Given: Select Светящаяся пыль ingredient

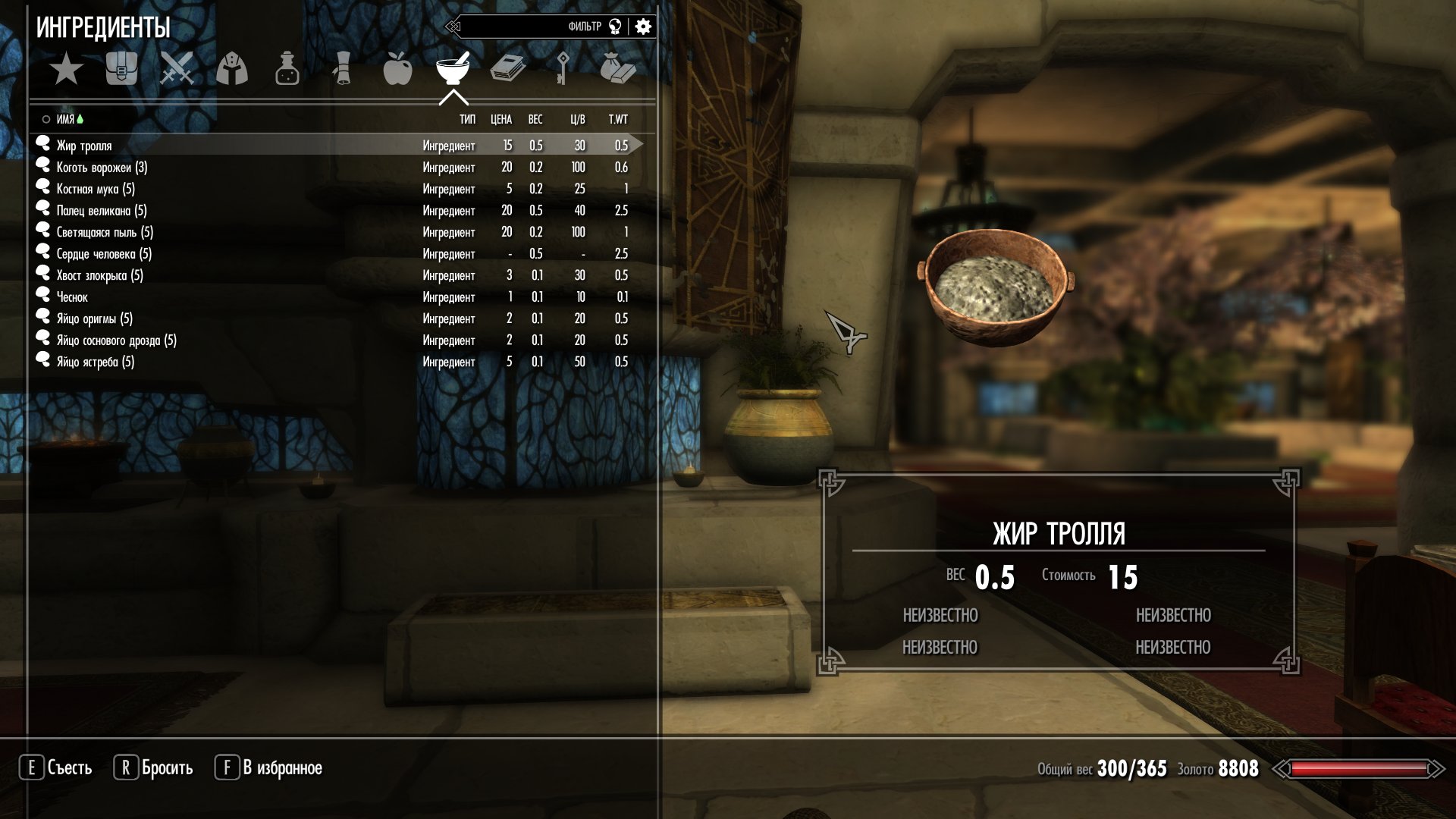Looking at the screenshot, I should tap(105, 232).
